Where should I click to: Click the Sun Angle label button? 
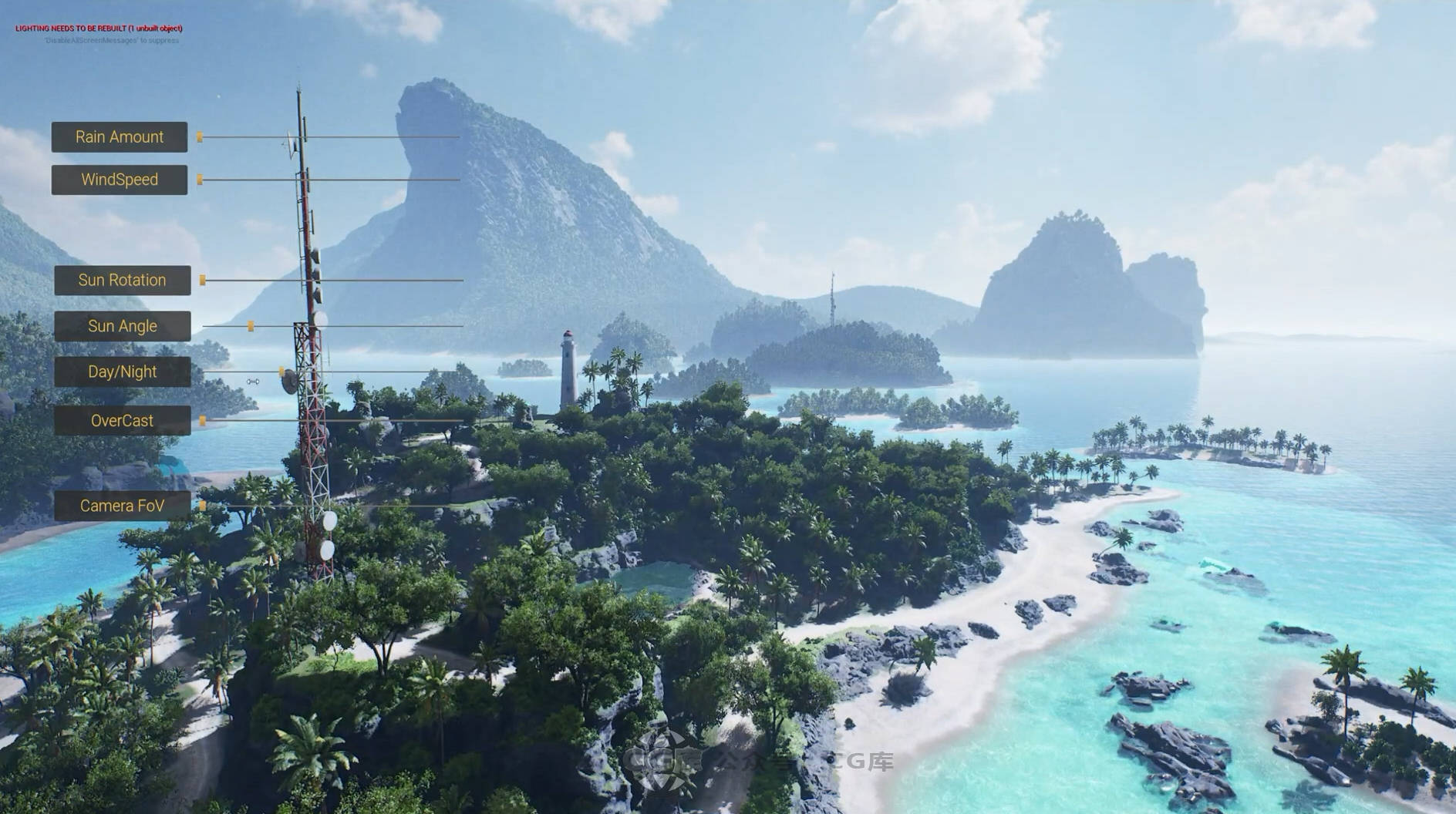point(122,326)
